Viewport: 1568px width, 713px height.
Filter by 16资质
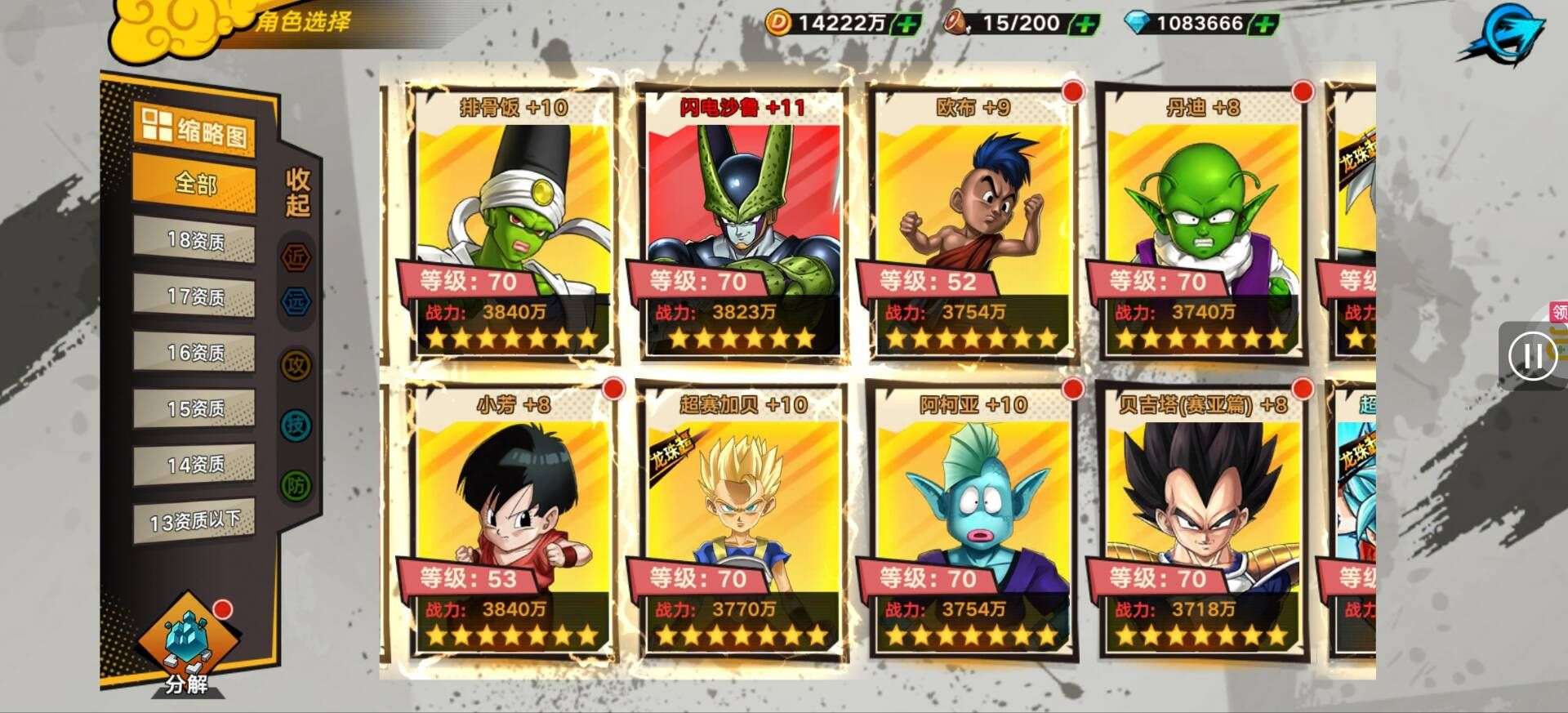195,353
